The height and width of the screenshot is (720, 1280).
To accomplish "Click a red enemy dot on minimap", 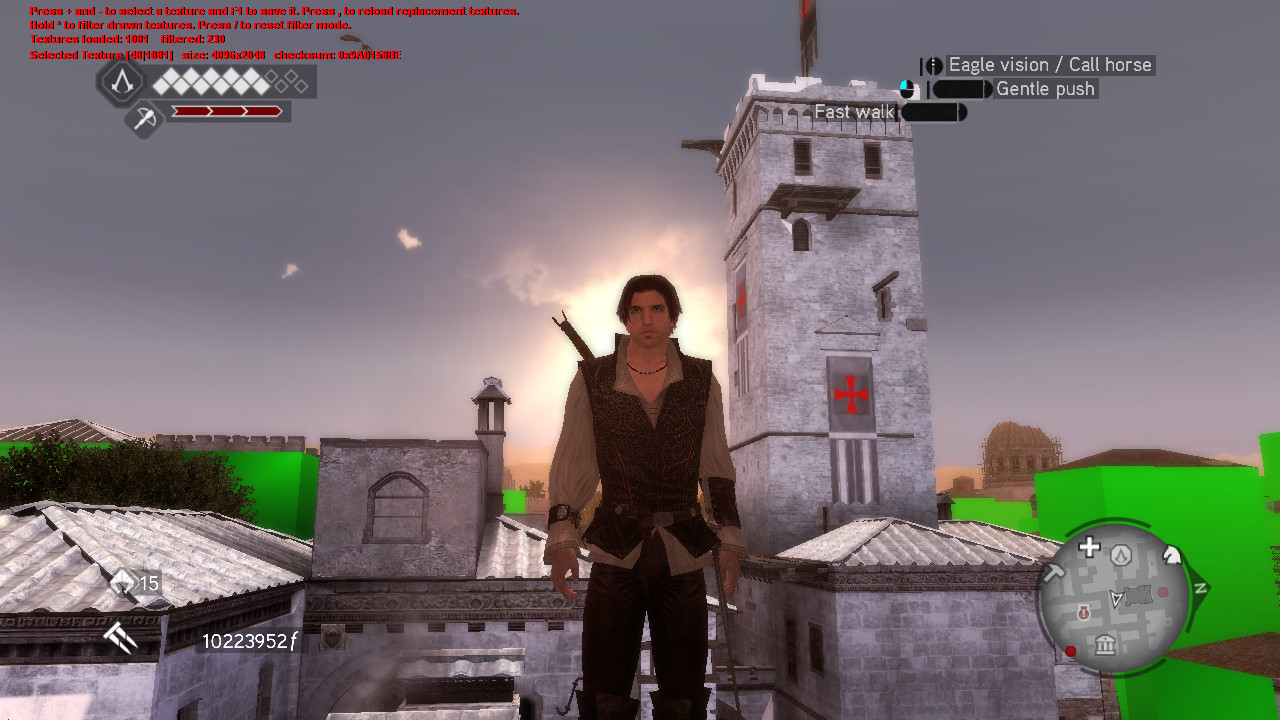I will tap(1070, 650).
